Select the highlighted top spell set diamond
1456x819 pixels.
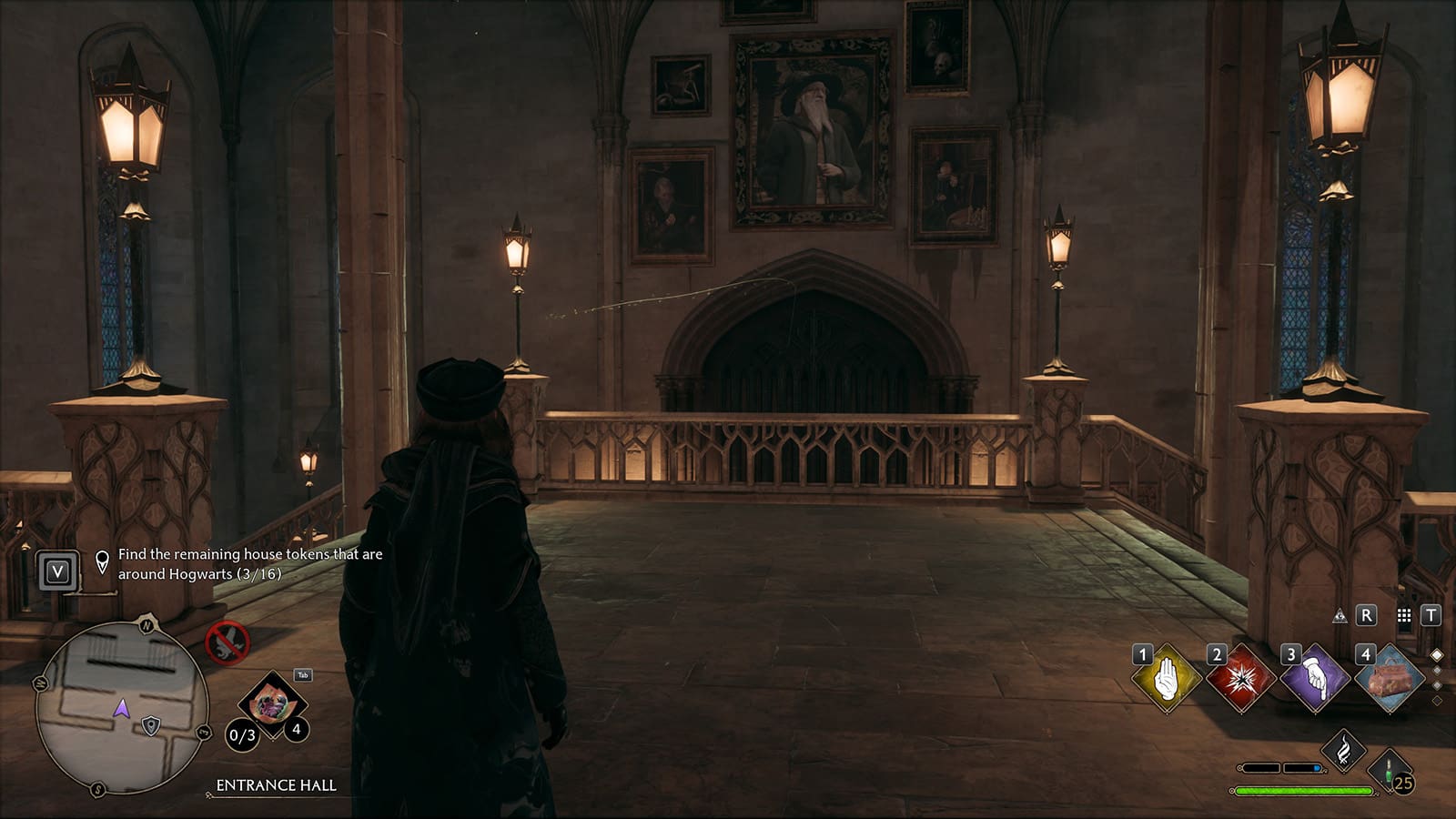pyautogui.click(x=1436, y=653)
